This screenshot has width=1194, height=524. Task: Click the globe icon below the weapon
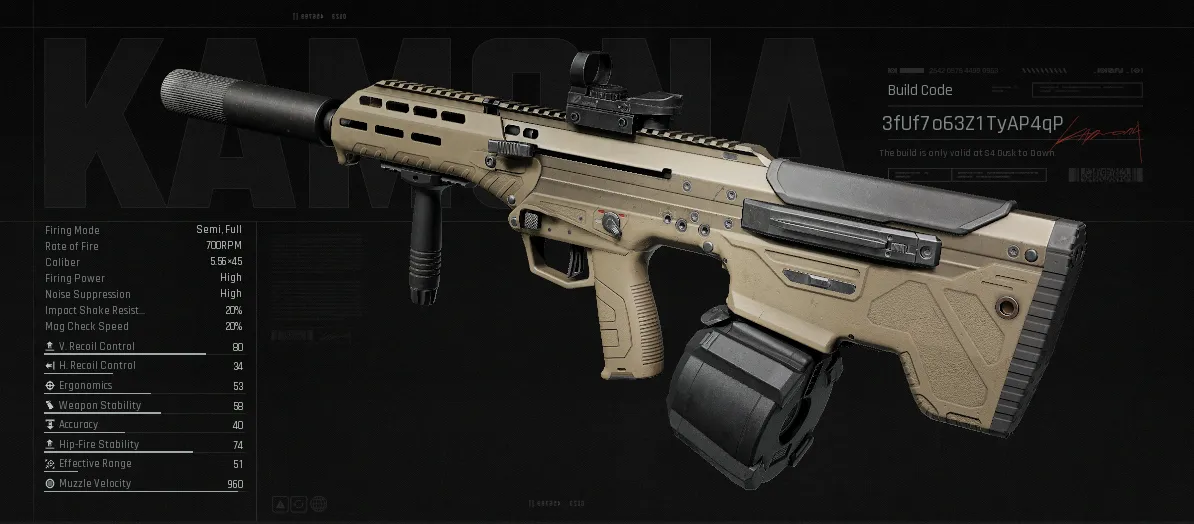click(318, 502)
